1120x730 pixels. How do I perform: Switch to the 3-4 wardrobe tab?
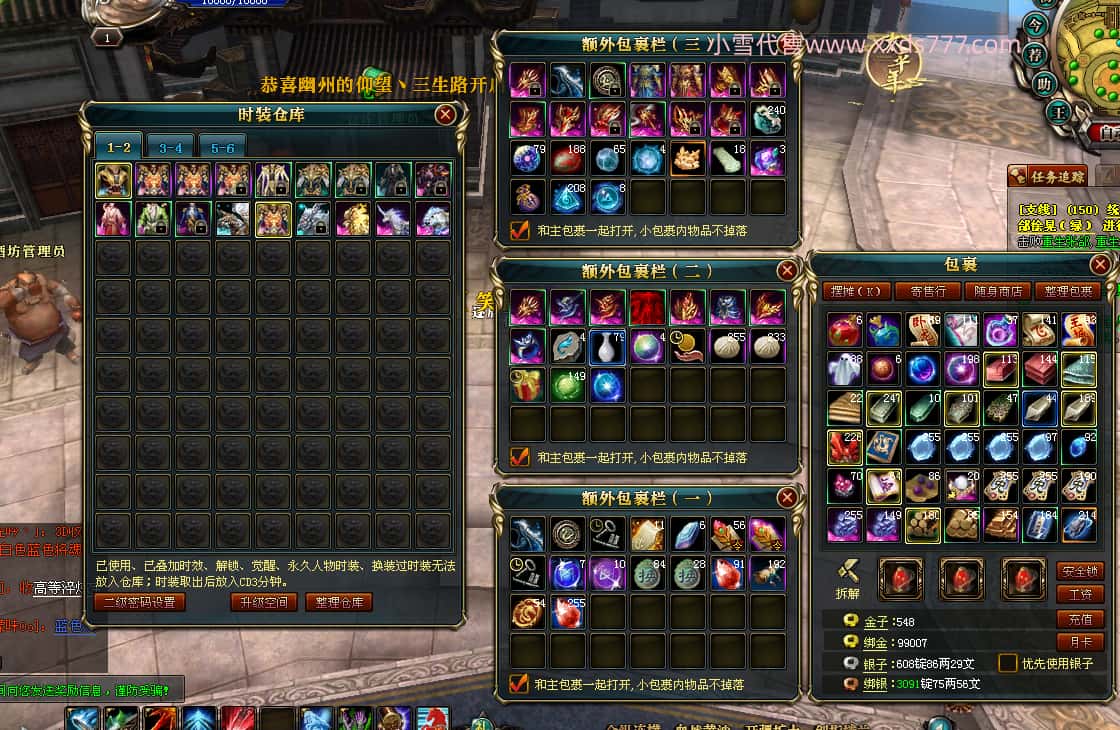[170, 147]
